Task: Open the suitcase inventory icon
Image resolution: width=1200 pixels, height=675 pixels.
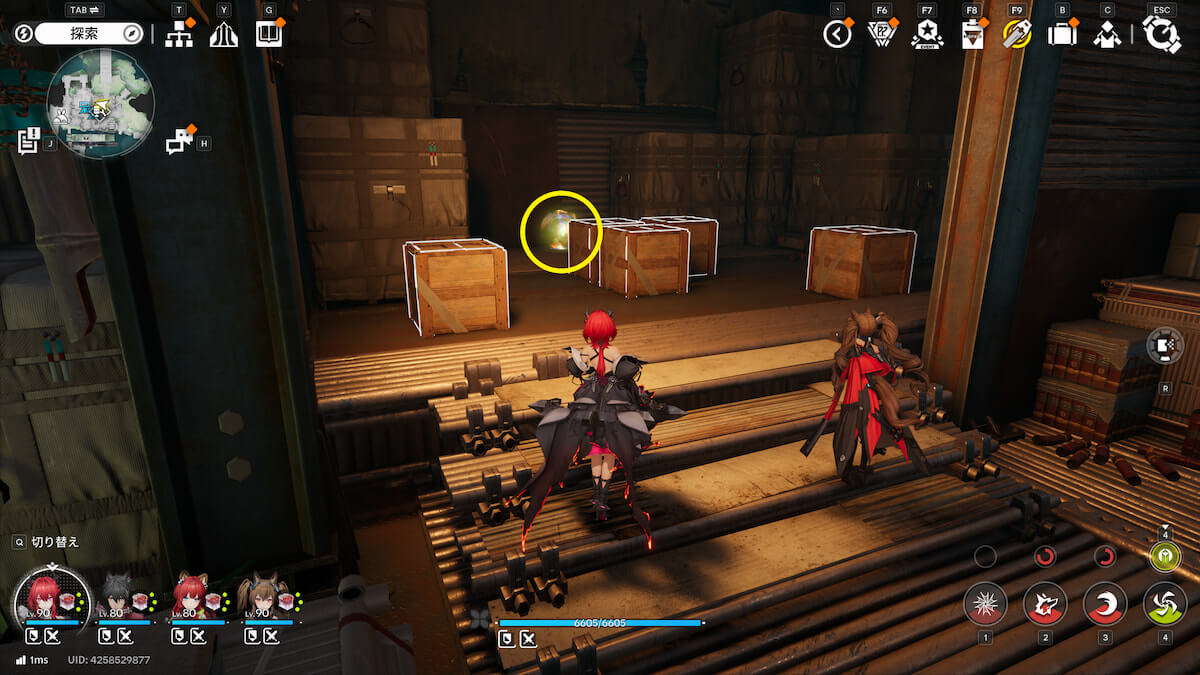Action: click(x=1061, y=34)
